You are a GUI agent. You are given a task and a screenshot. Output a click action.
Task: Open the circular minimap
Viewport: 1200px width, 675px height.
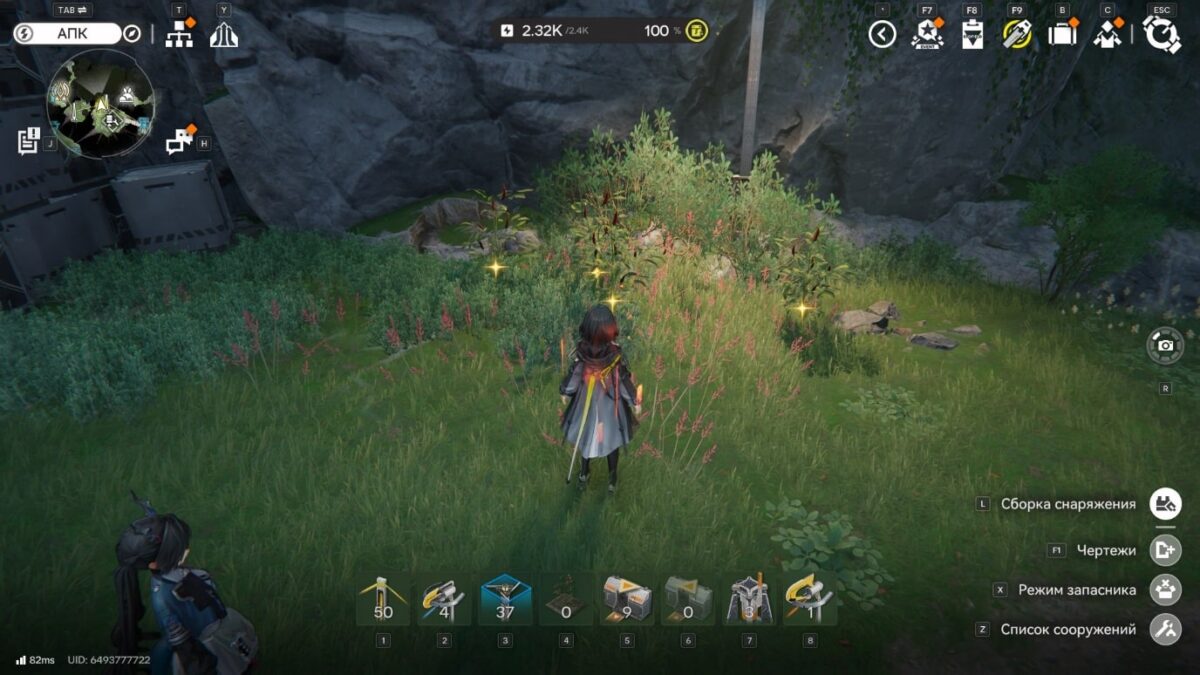click(101, 104)
